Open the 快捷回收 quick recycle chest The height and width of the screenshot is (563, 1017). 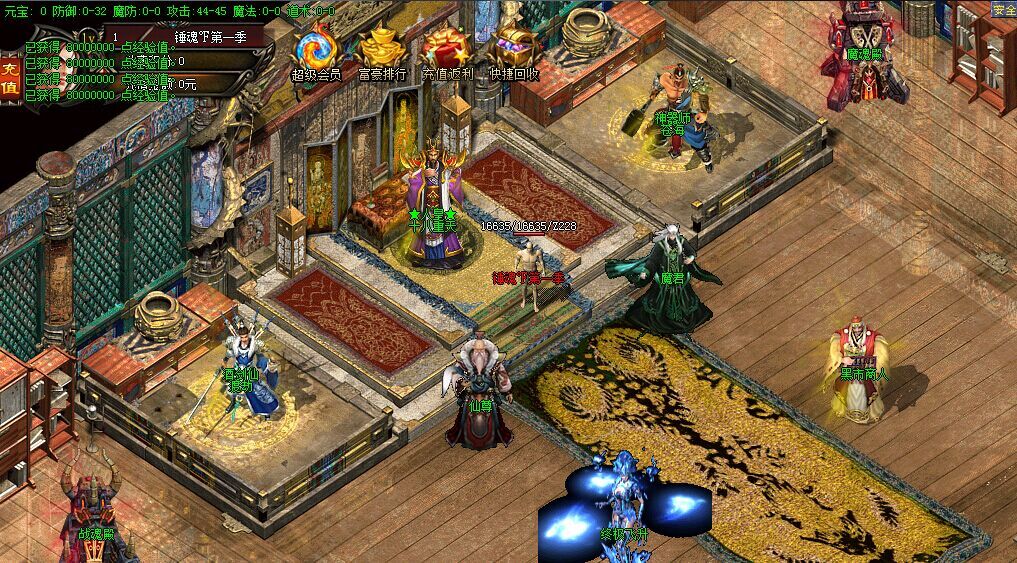pos(514,49)
